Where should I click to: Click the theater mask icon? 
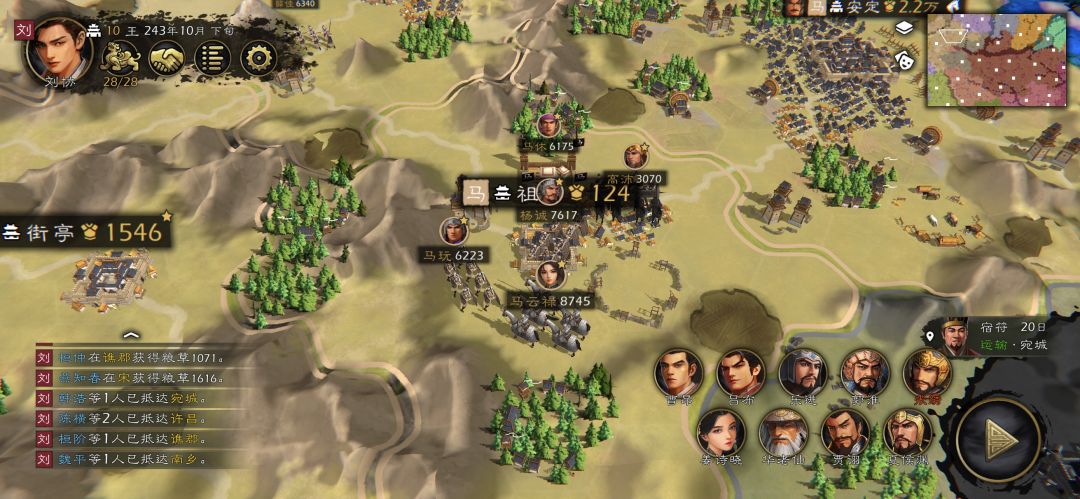click(x=904, y=57)
